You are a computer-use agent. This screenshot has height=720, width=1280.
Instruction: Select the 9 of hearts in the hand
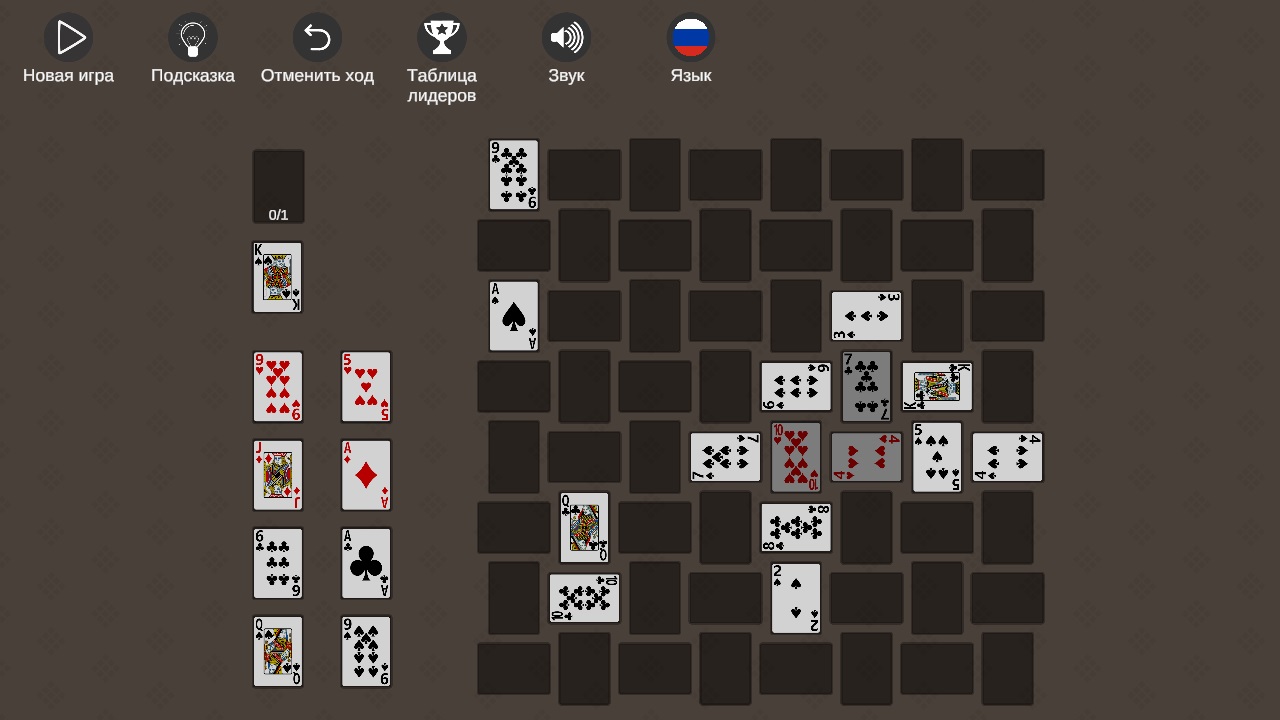277,387
